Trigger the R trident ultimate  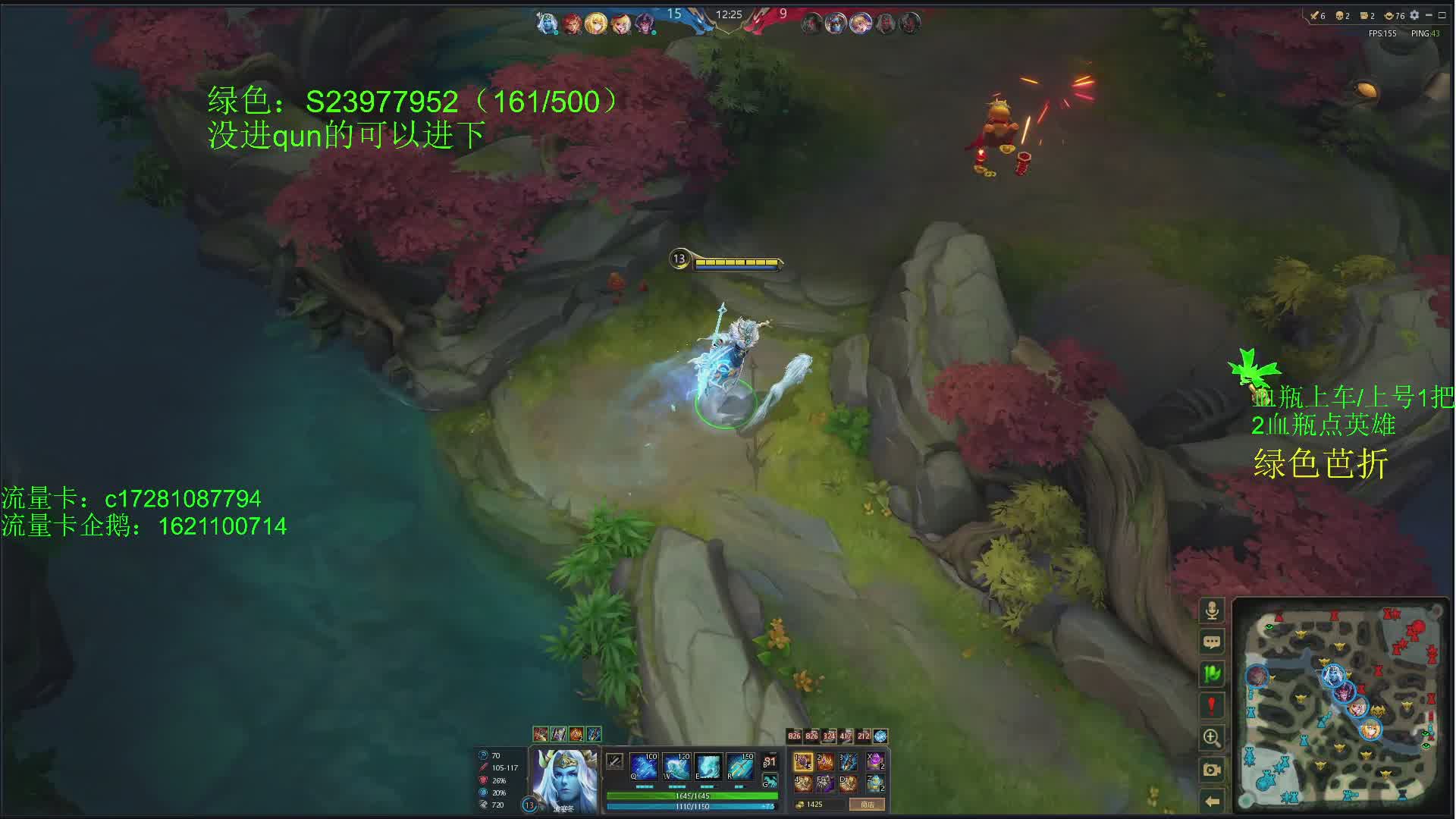740,767
